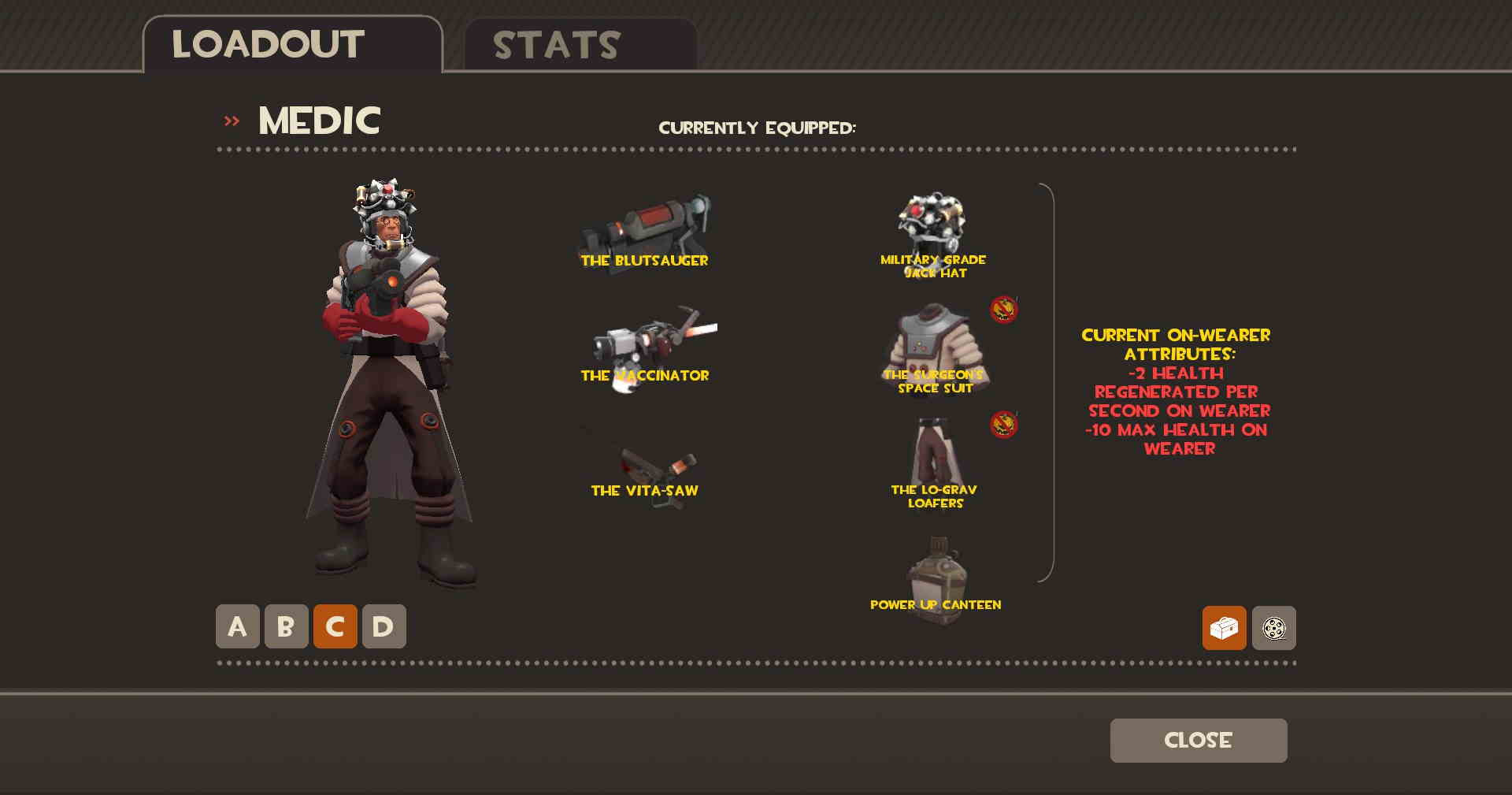Click the Power Up Canteen slot
Screen dimensions: 1512x795
click(x=935, y=563)
